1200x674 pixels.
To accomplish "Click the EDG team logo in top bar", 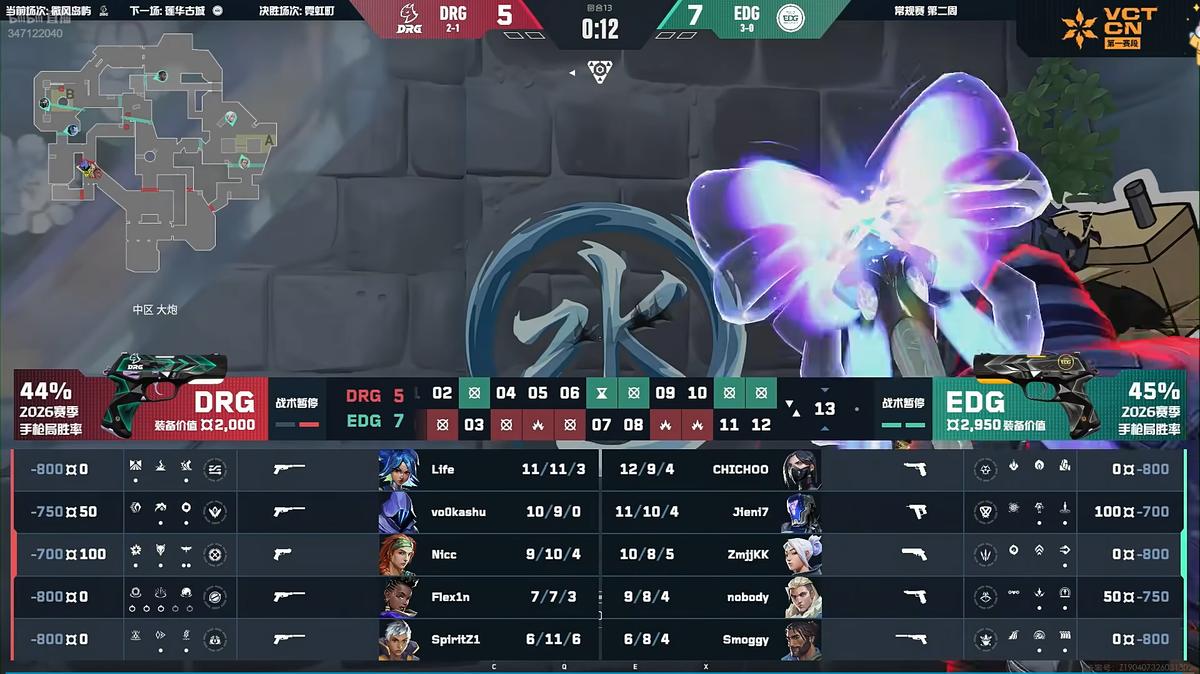I will pos(792,18).
